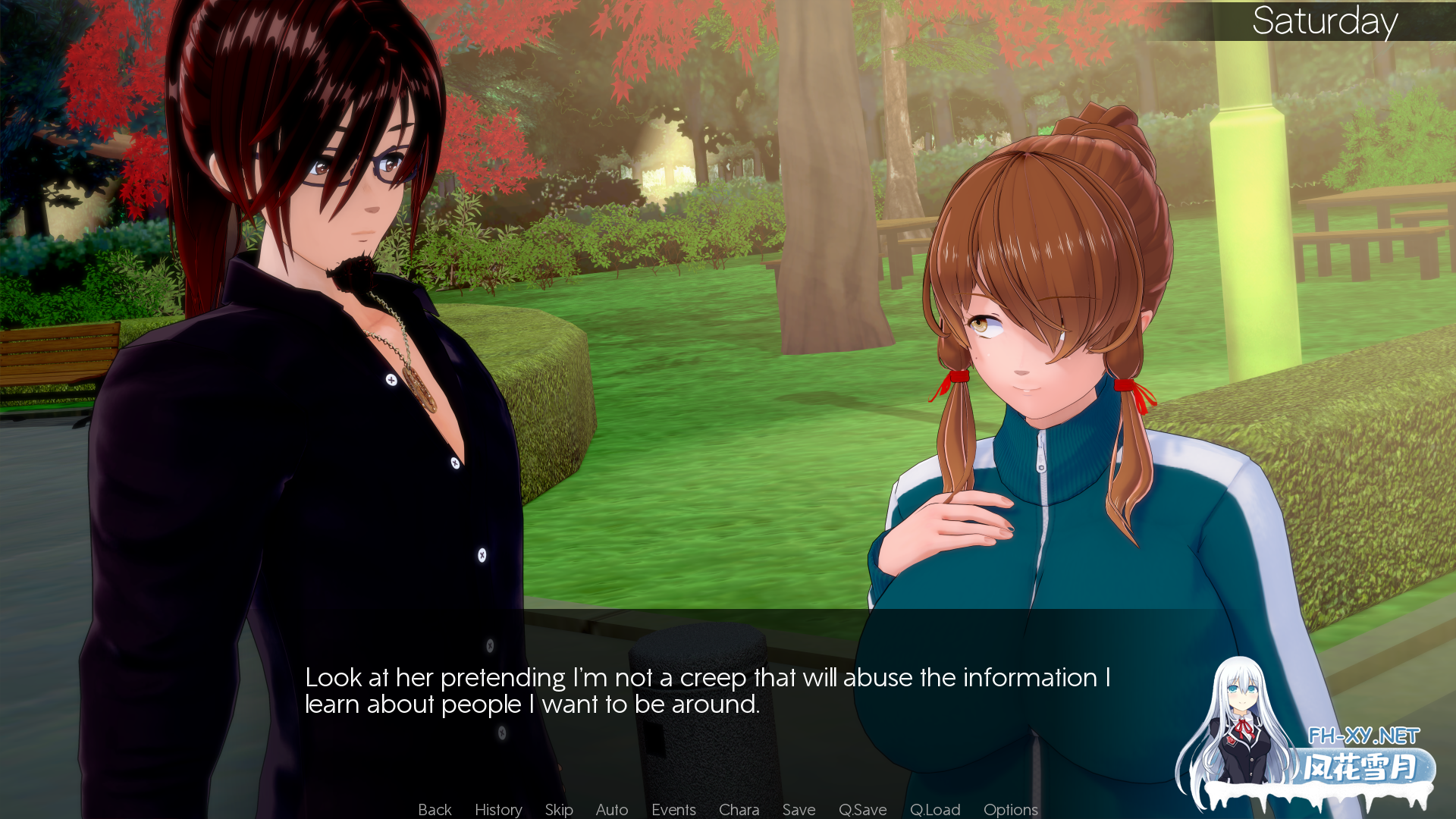
Task: Enable Skip mode
Action: click(x=559, y=809)
